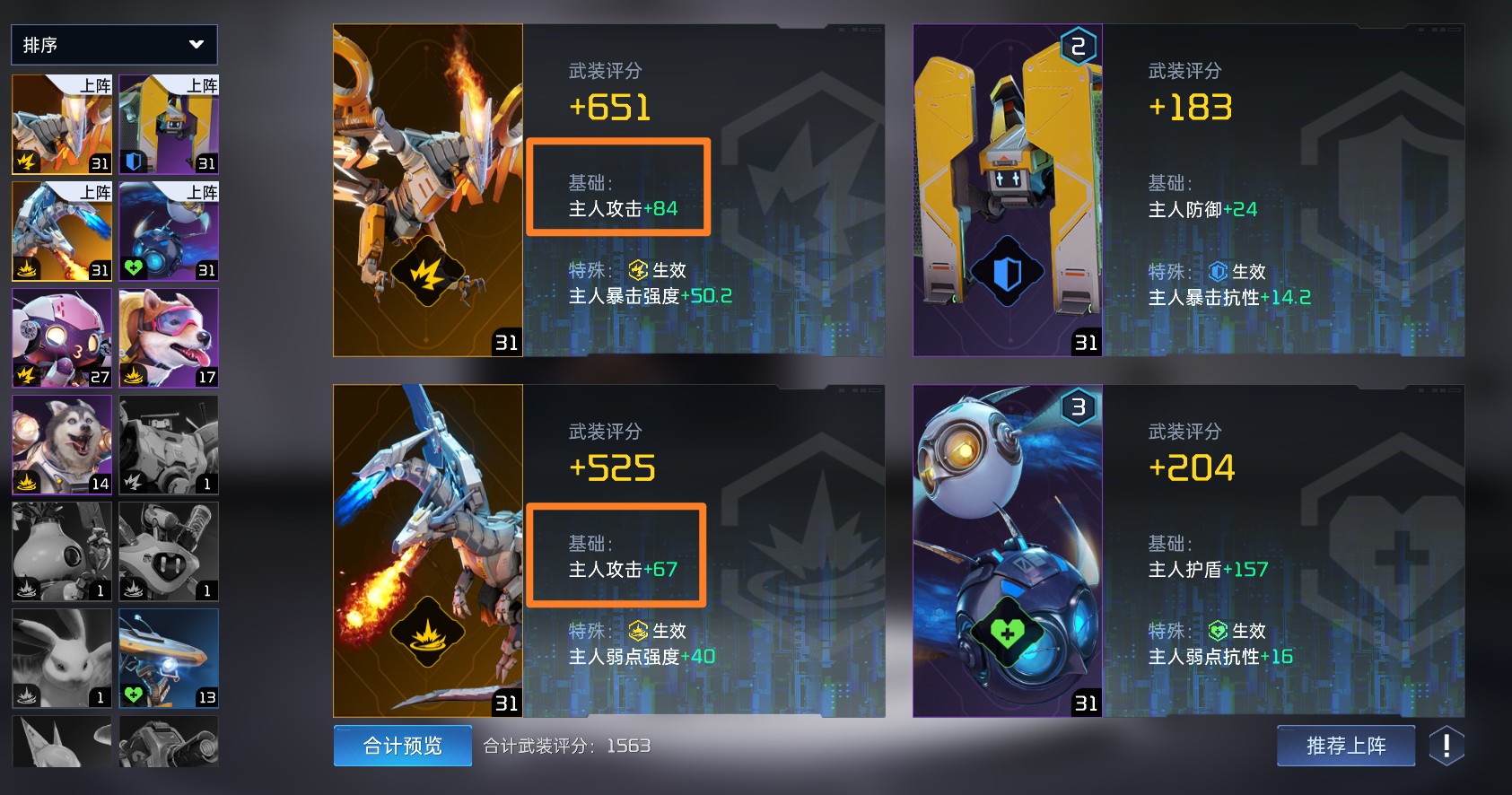
Task: Click the yellow 生效 effect icon above 主人弱点强度
Action: (x=637, y=631)
